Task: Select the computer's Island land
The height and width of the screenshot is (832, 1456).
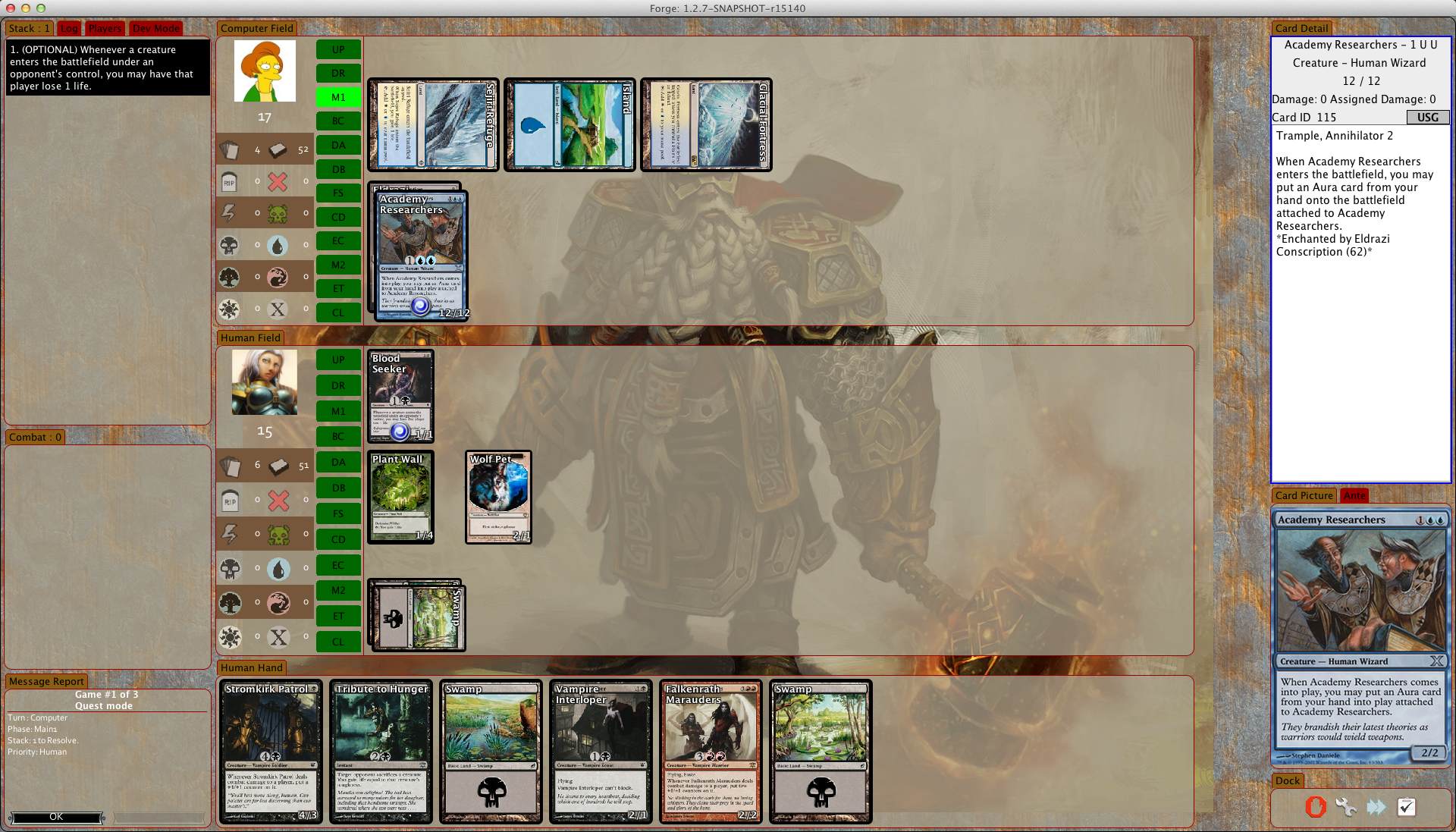Action: pyautogui.click(x=570, y=124)
